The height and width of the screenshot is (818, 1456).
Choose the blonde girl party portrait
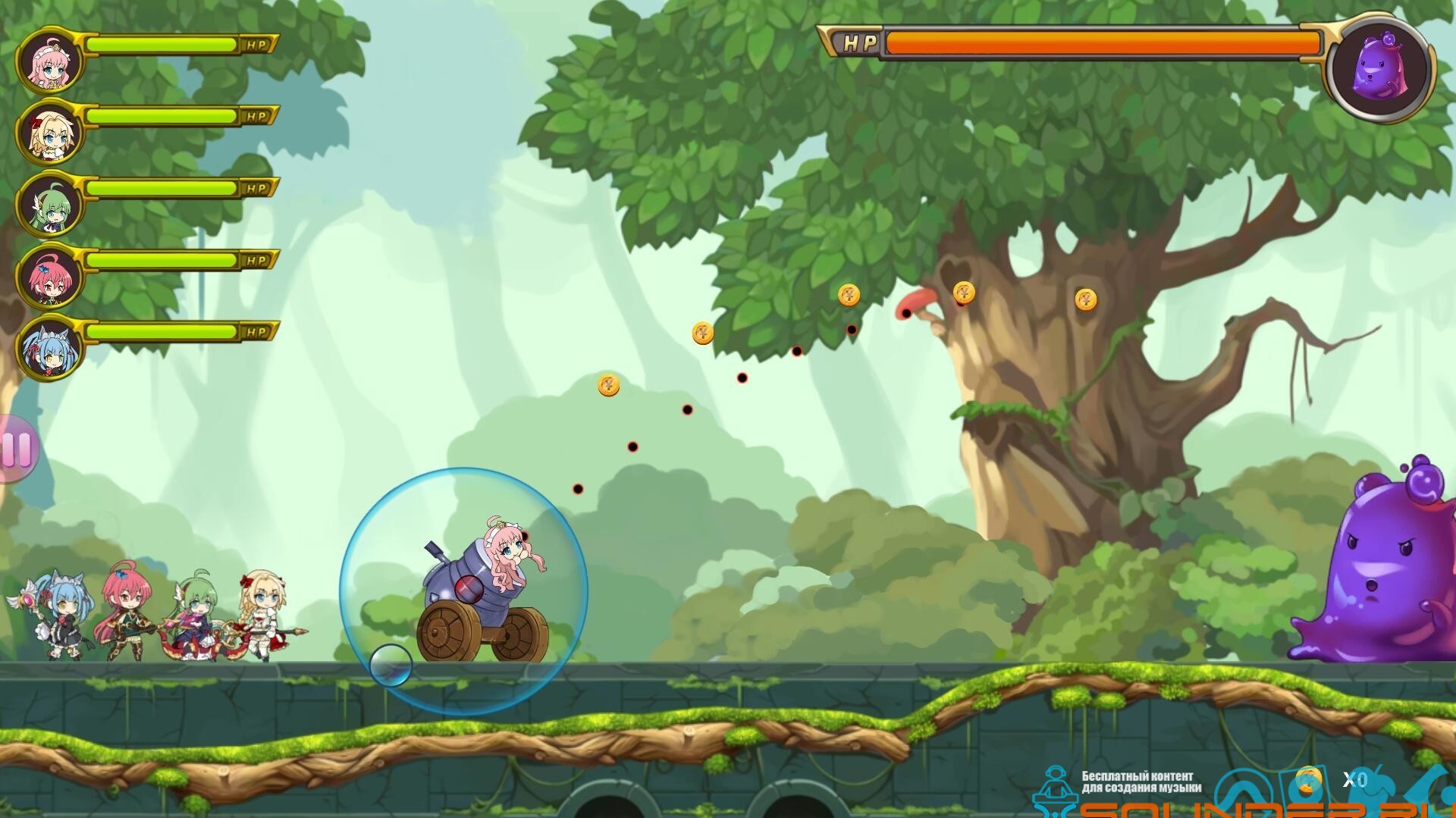point(49,133)
